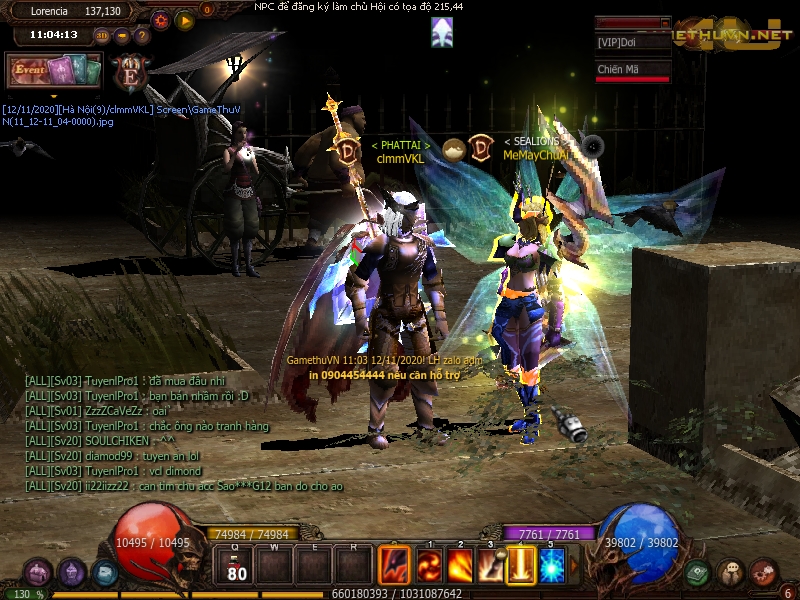This screenshot has height=600, width=800.
Task: Toggle the 3D camera button
Action: [102, 36]
